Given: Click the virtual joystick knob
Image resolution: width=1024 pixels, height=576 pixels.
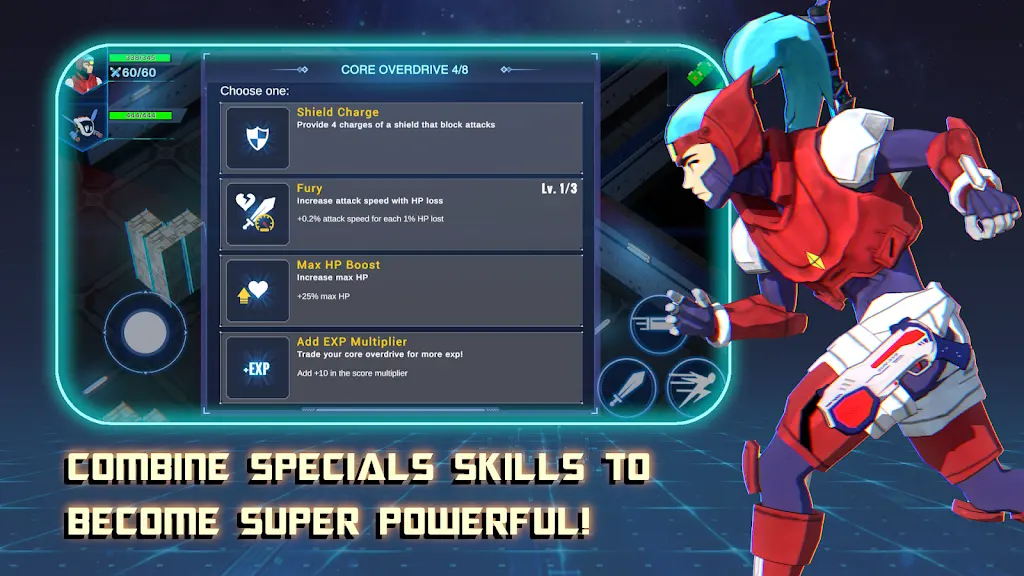Looking at the screenshot, I should 145,333.
